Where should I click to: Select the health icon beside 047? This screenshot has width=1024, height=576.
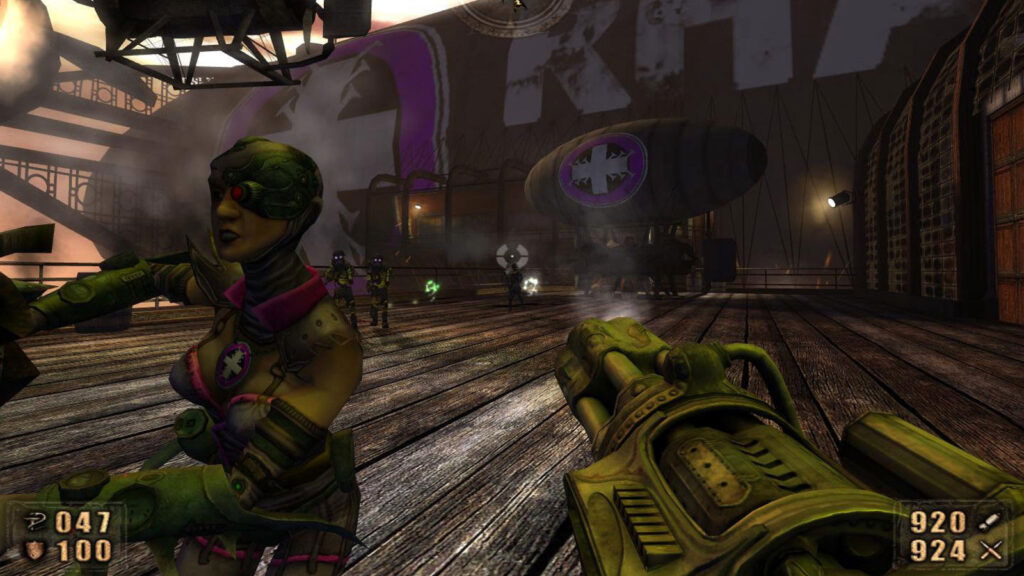pos(36,520)
